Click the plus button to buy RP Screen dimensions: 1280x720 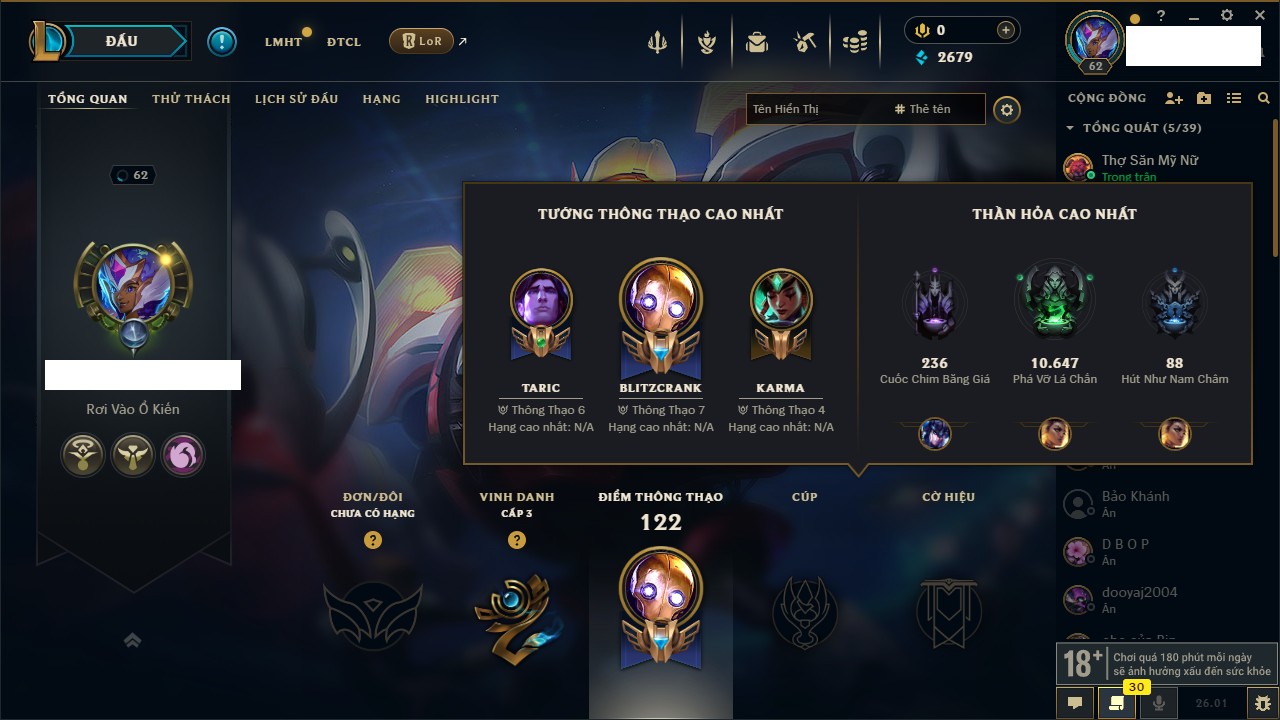(1006, 30)
